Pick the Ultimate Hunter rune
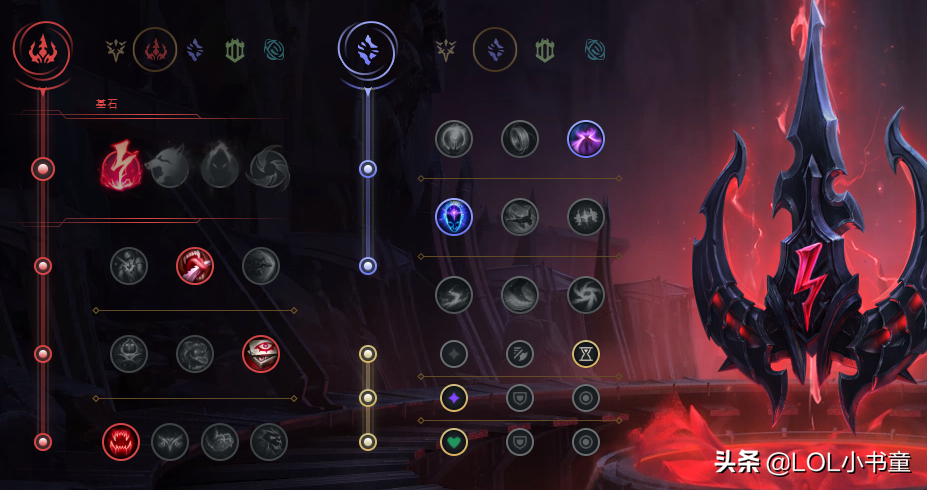The height and width of the screenshot is (490, 927). point(269,441)
